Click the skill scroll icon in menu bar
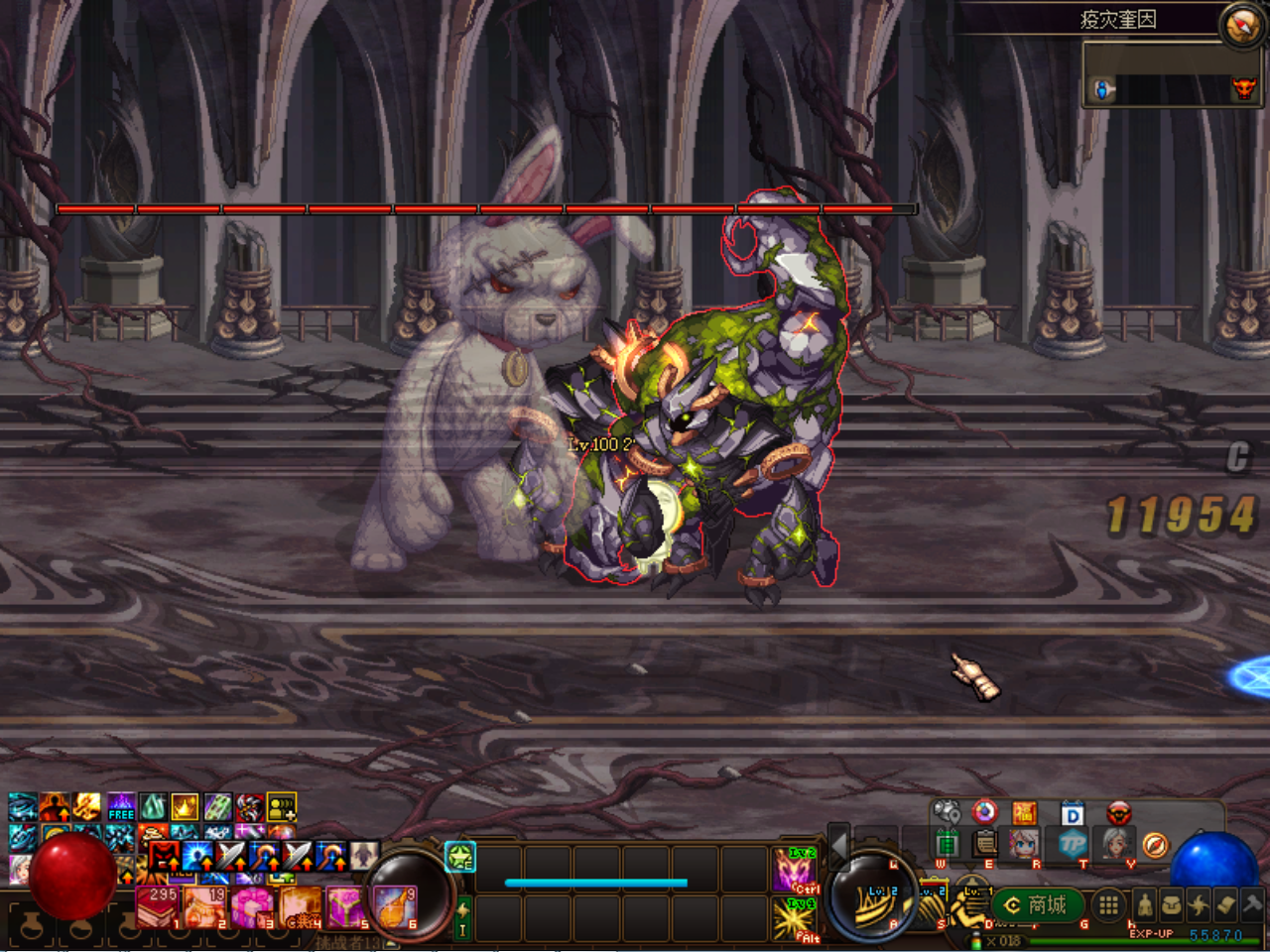Screen dimensions: 1270x952 click(x=1225, y=903)
